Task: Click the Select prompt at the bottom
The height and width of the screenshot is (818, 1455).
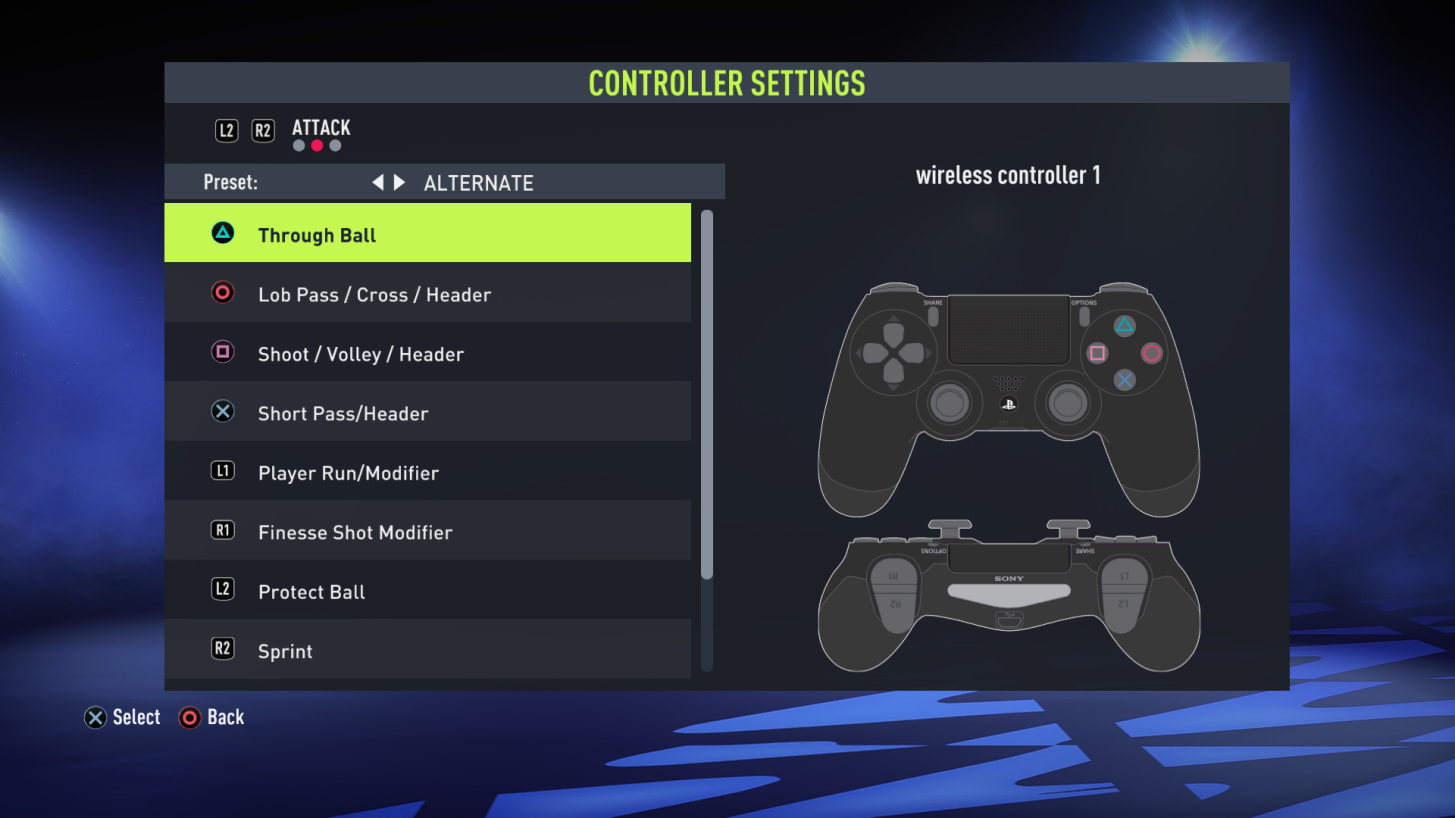Action: coord(122,717)
